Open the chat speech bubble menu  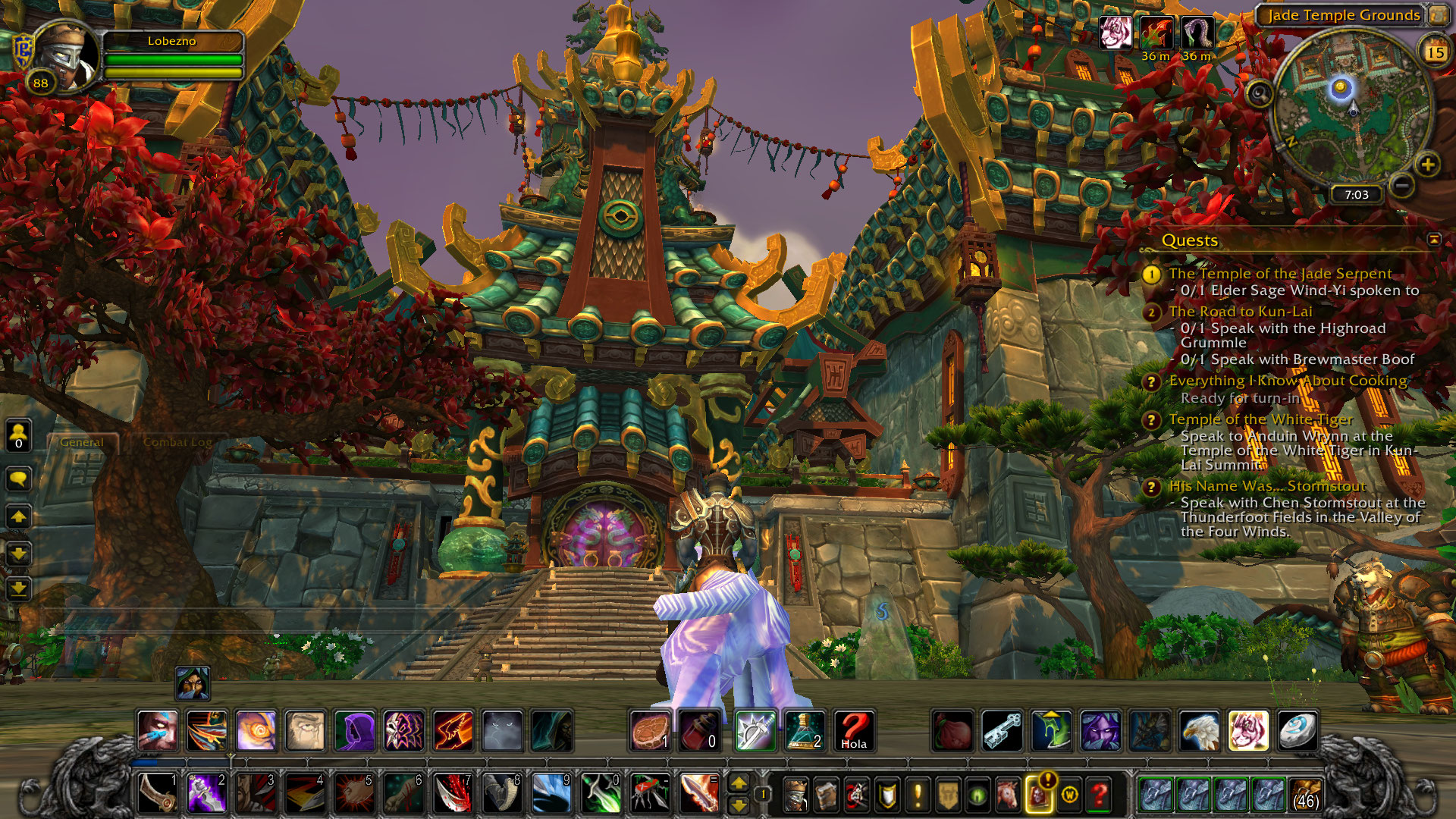pos(18,479)
